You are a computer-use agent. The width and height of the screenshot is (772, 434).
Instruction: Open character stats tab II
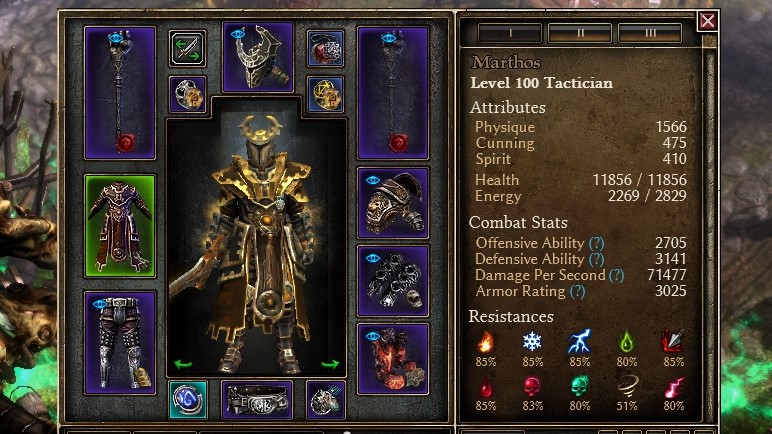tap(580, 33)
